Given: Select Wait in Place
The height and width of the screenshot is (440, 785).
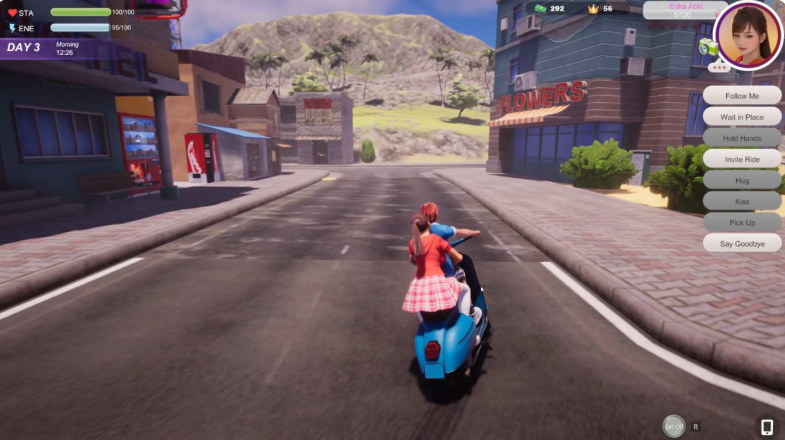Looking at the screenshot, I should (x=742, y=116).
